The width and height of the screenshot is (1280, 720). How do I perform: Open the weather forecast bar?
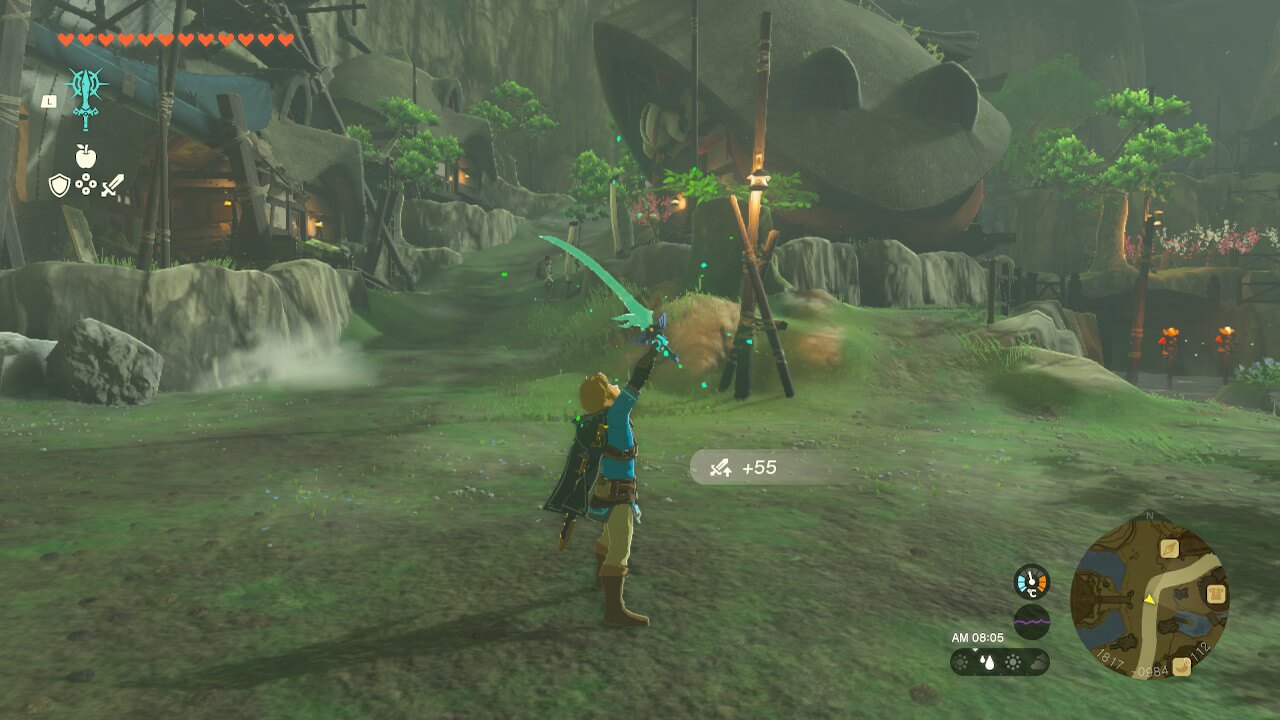pos(999,662)
